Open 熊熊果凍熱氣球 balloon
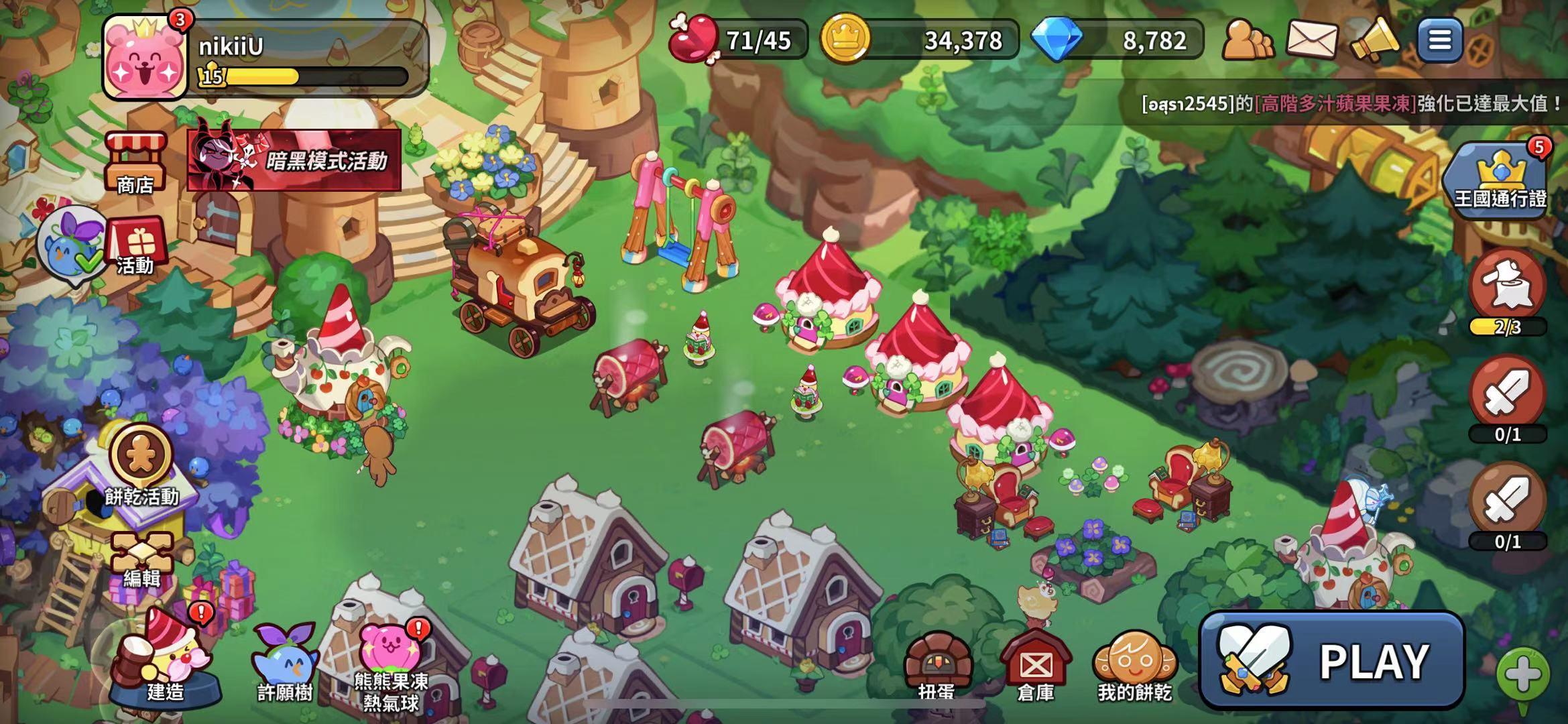Image resolution: width=1568 pixels, height=724 pixels. pyautogui.click(x=391, y=664)
